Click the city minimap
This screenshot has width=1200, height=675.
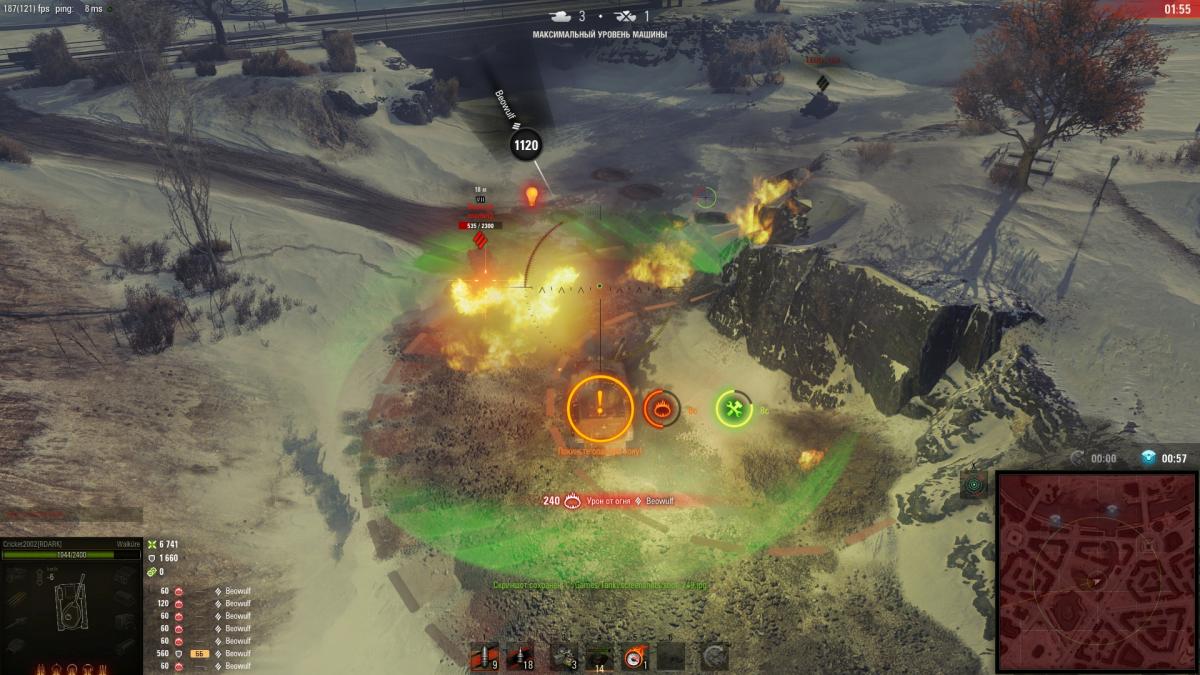(1097, 572)
